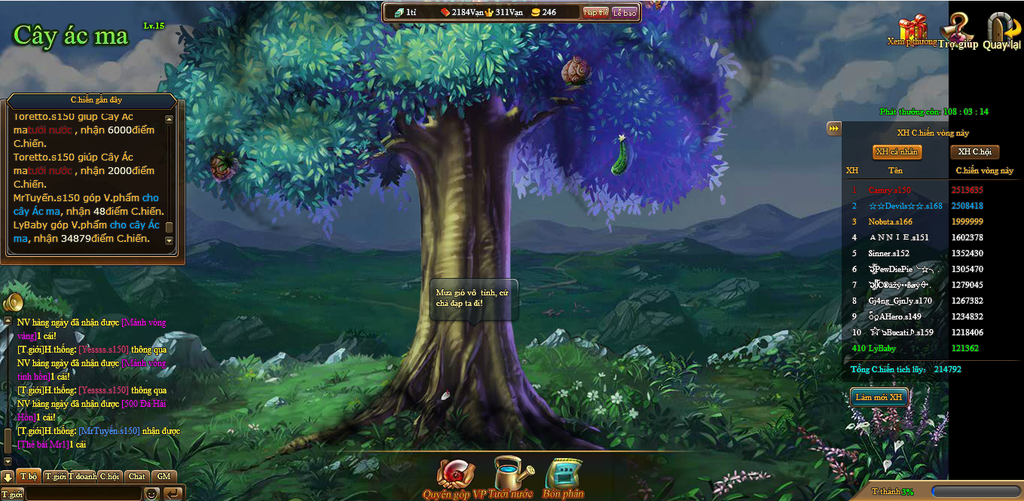This screenshot has width=1024, height=501.
Task: Select the T.bộ chat tab
Action: tap(30, 476)
